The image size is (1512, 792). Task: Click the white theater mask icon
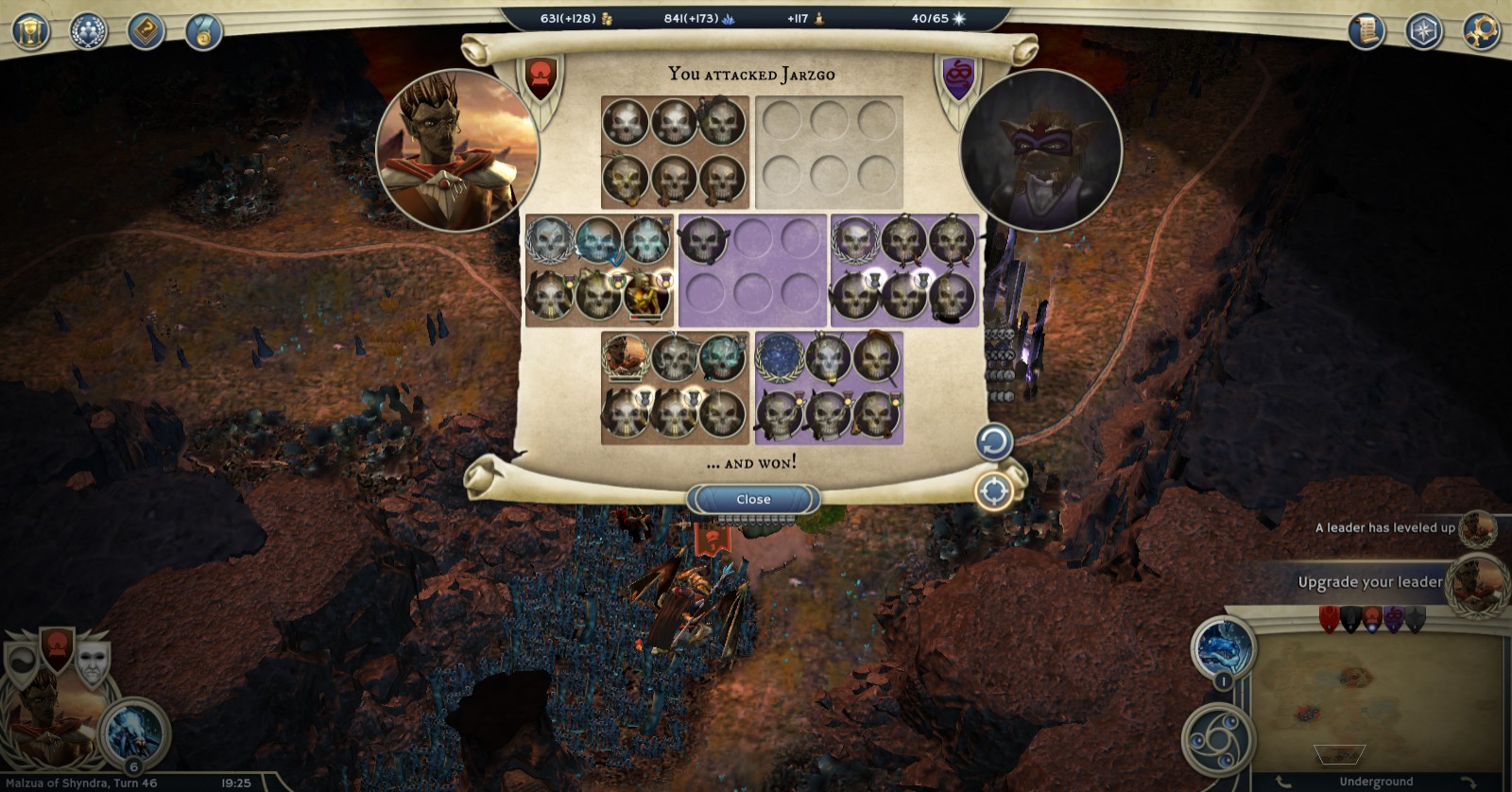pyautogui.click(x=93, y=662)
